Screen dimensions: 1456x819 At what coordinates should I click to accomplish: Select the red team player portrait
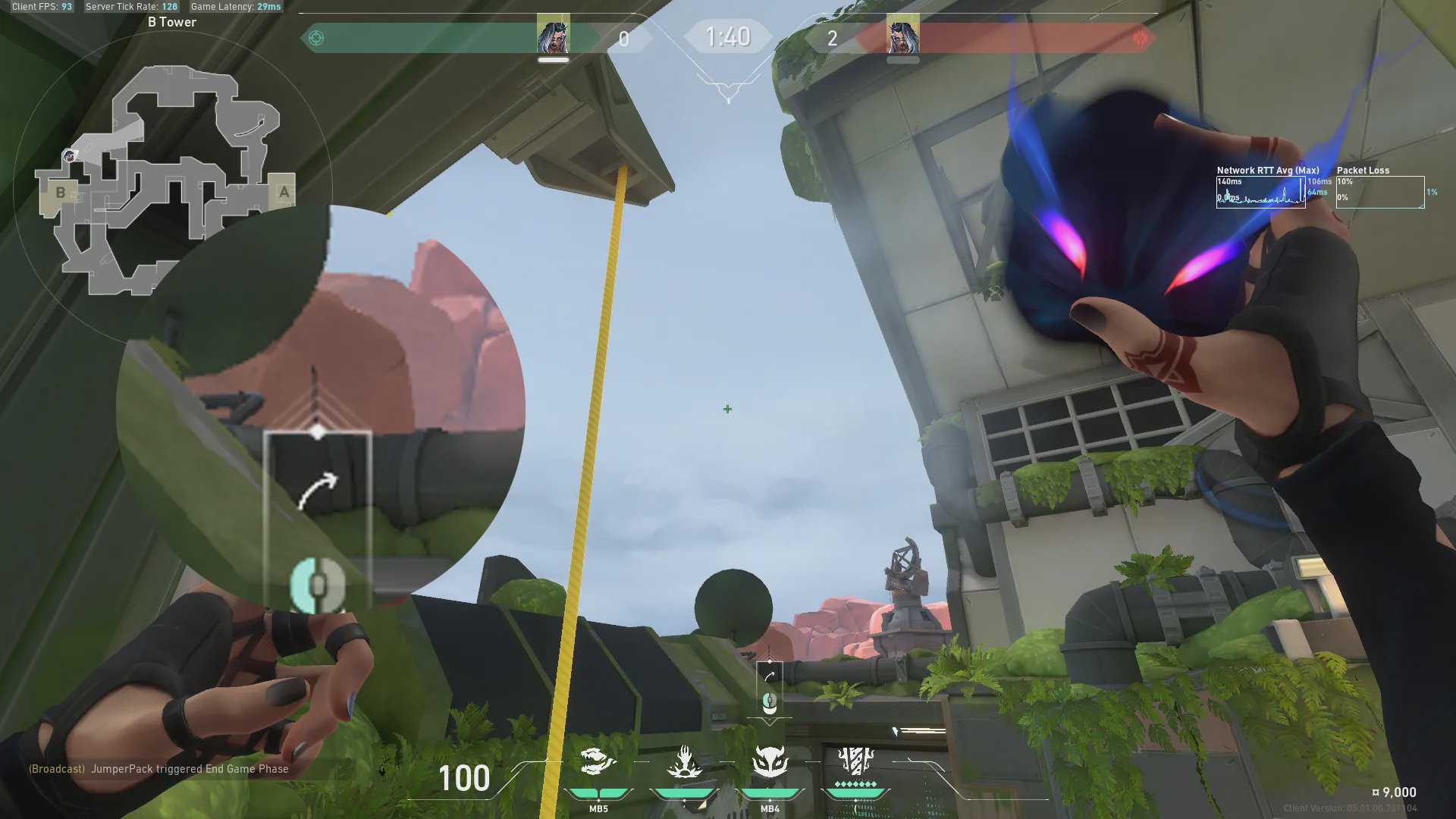[902, 35]
